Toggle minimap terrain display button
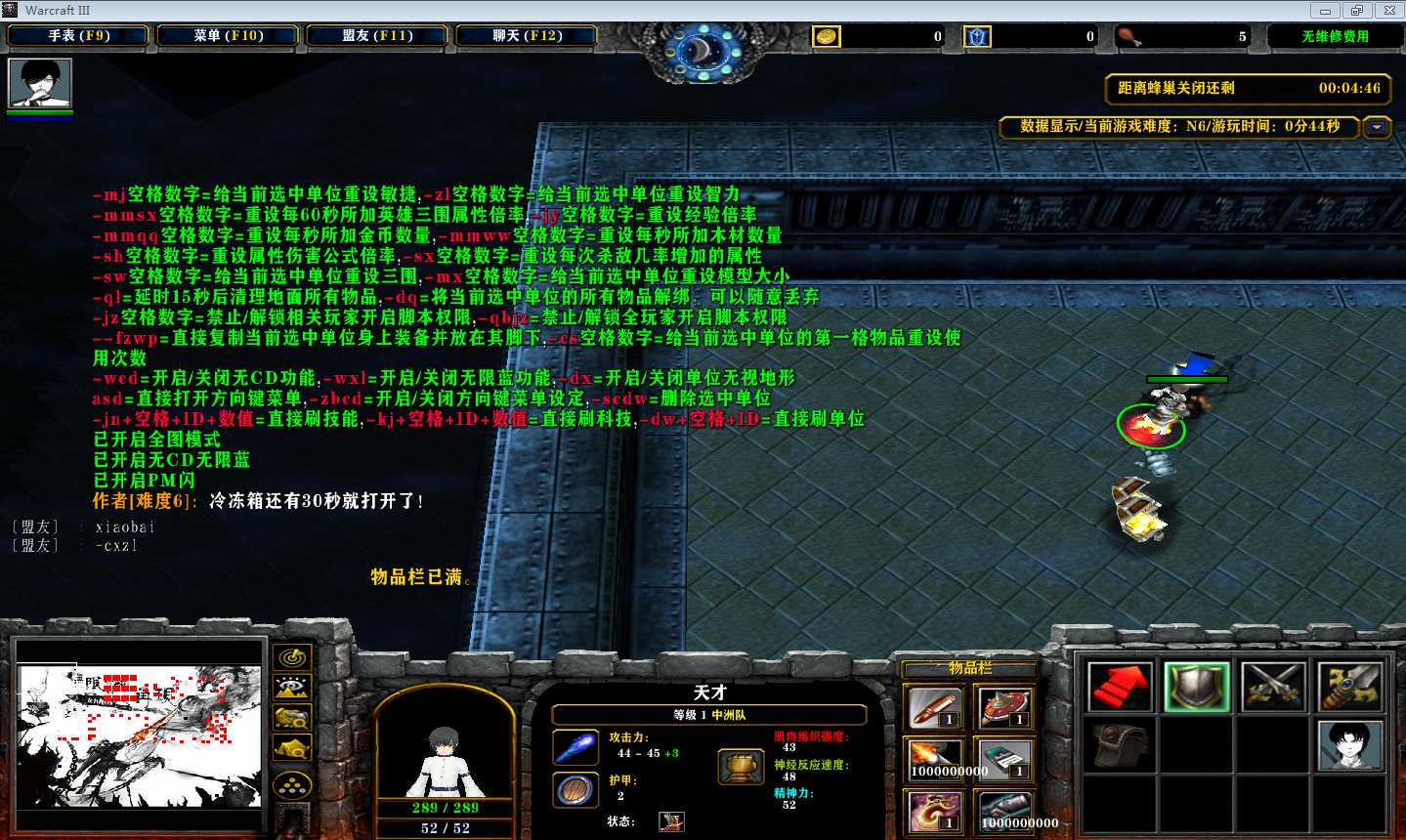 (x=292, y=688)
